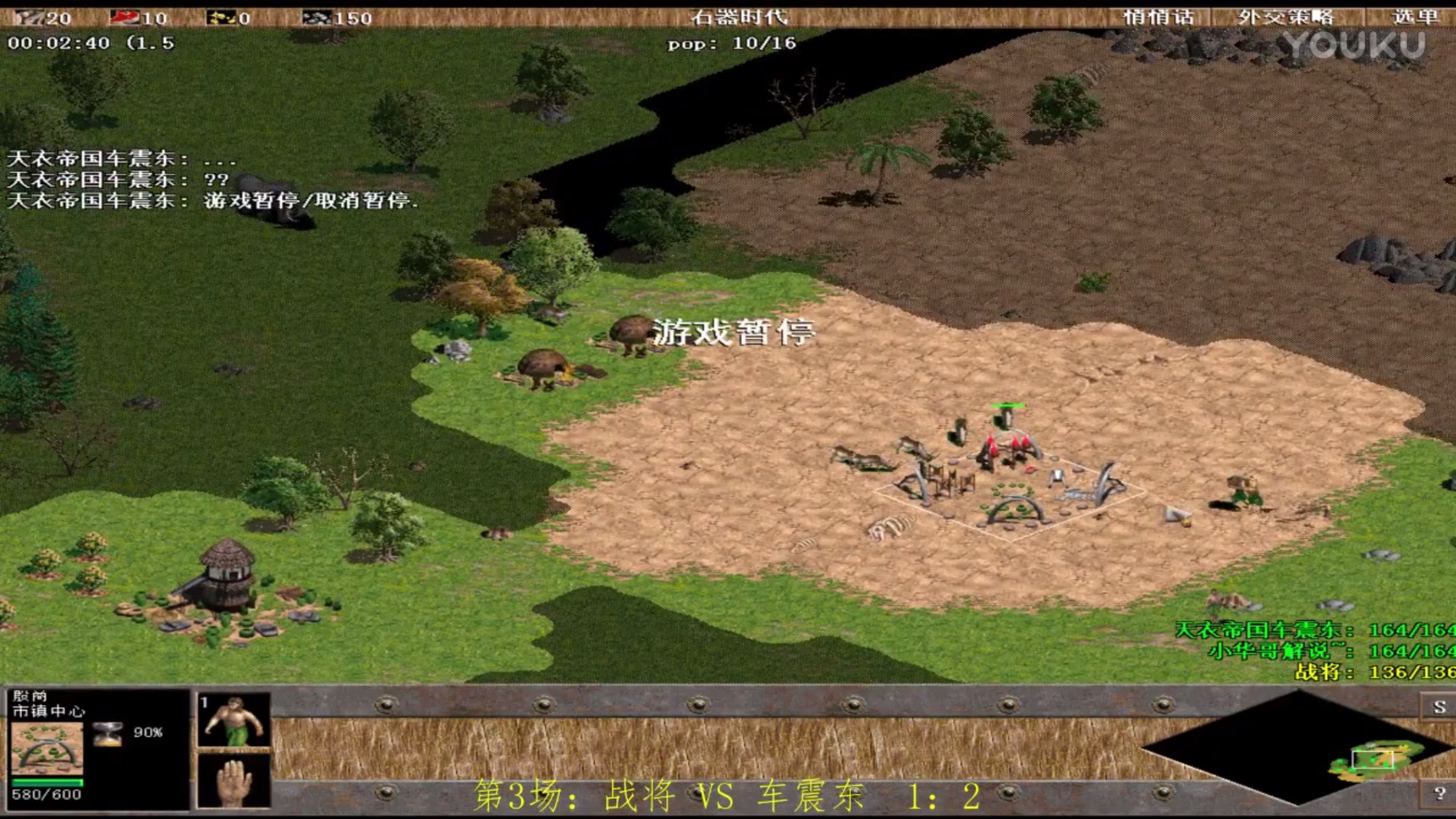Open the 选单 game menu

(x=1414, y=17)
